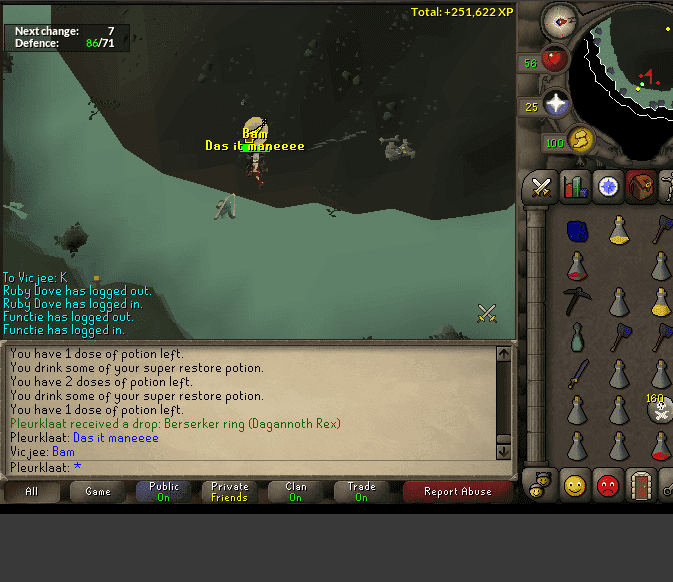Toggle quick-prayers with the prayer orb
The image size is (673, 582).
(555, 103)
